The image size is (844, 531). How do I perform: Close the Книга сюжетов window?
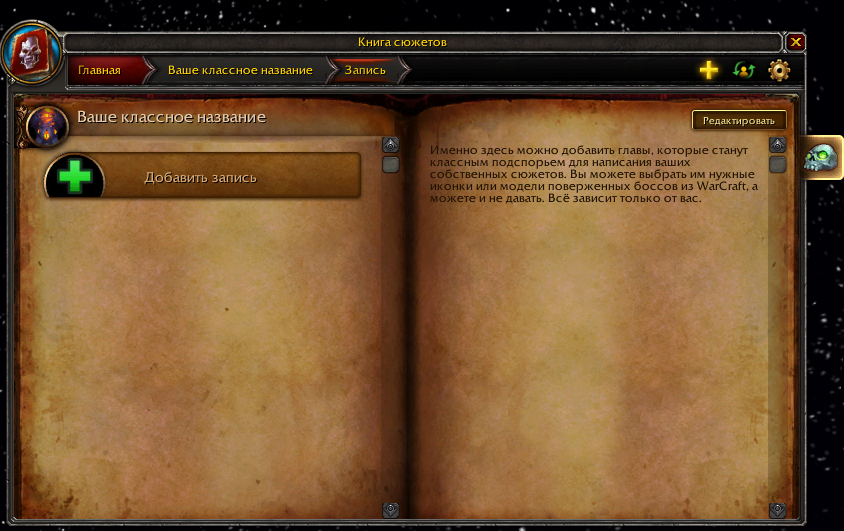pos(796,42)
